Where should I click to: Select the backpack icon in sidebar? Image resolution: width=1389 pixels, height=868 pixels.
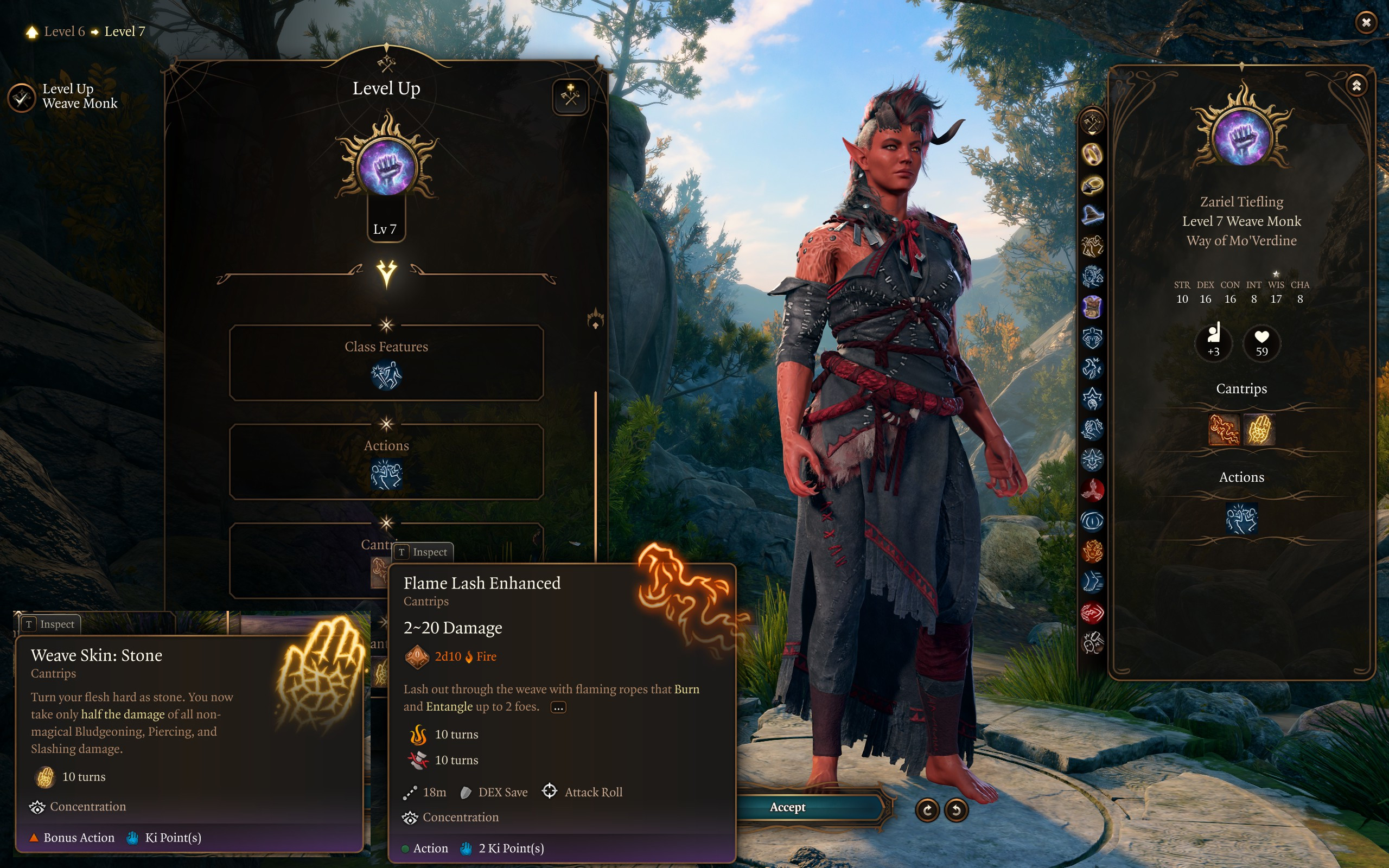click(1092, 307)
